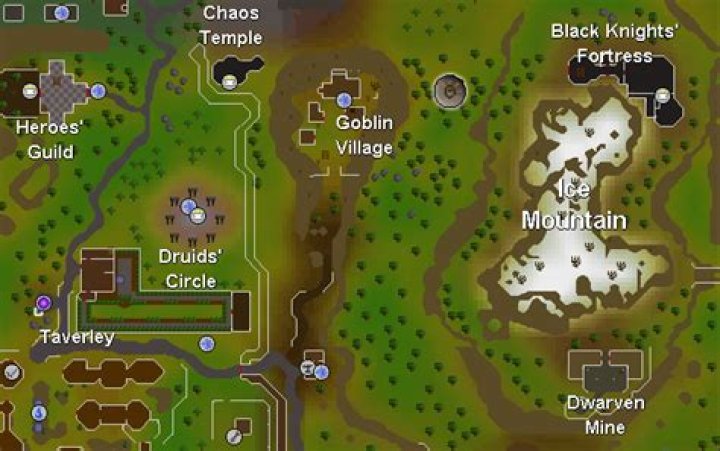This screenshot has width=720, height=451.
Task: Click the altar icon inside Heroes' Guild
Action: tap(31, 91)
